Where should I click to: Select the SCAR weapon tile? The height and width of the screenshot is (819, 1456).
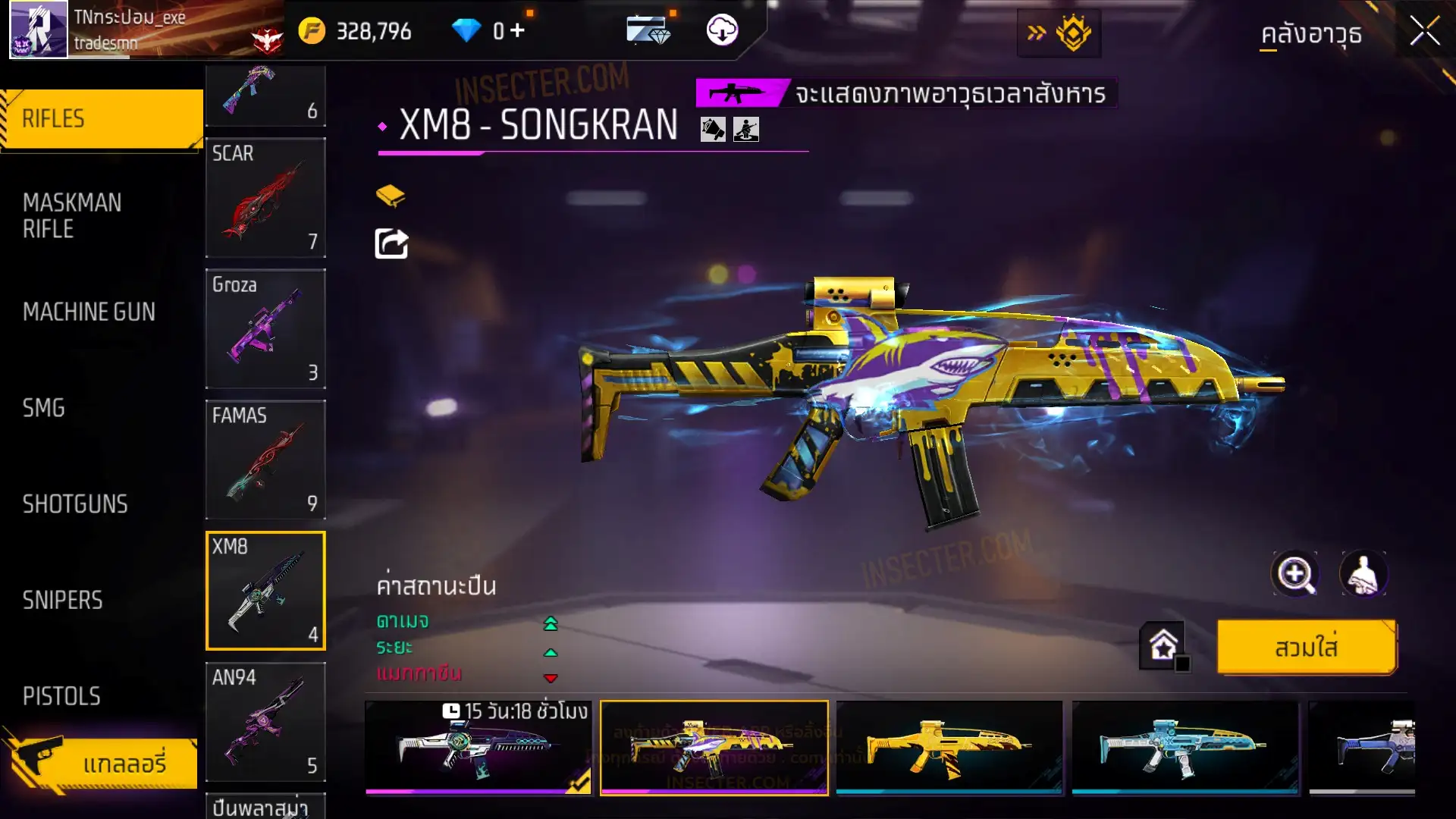tap(265, 197)
